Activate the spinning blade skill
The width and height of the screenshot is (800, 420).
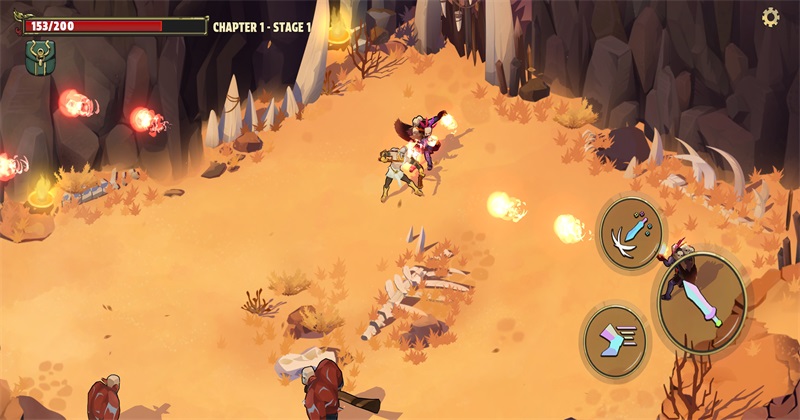(x=630, y=231)
